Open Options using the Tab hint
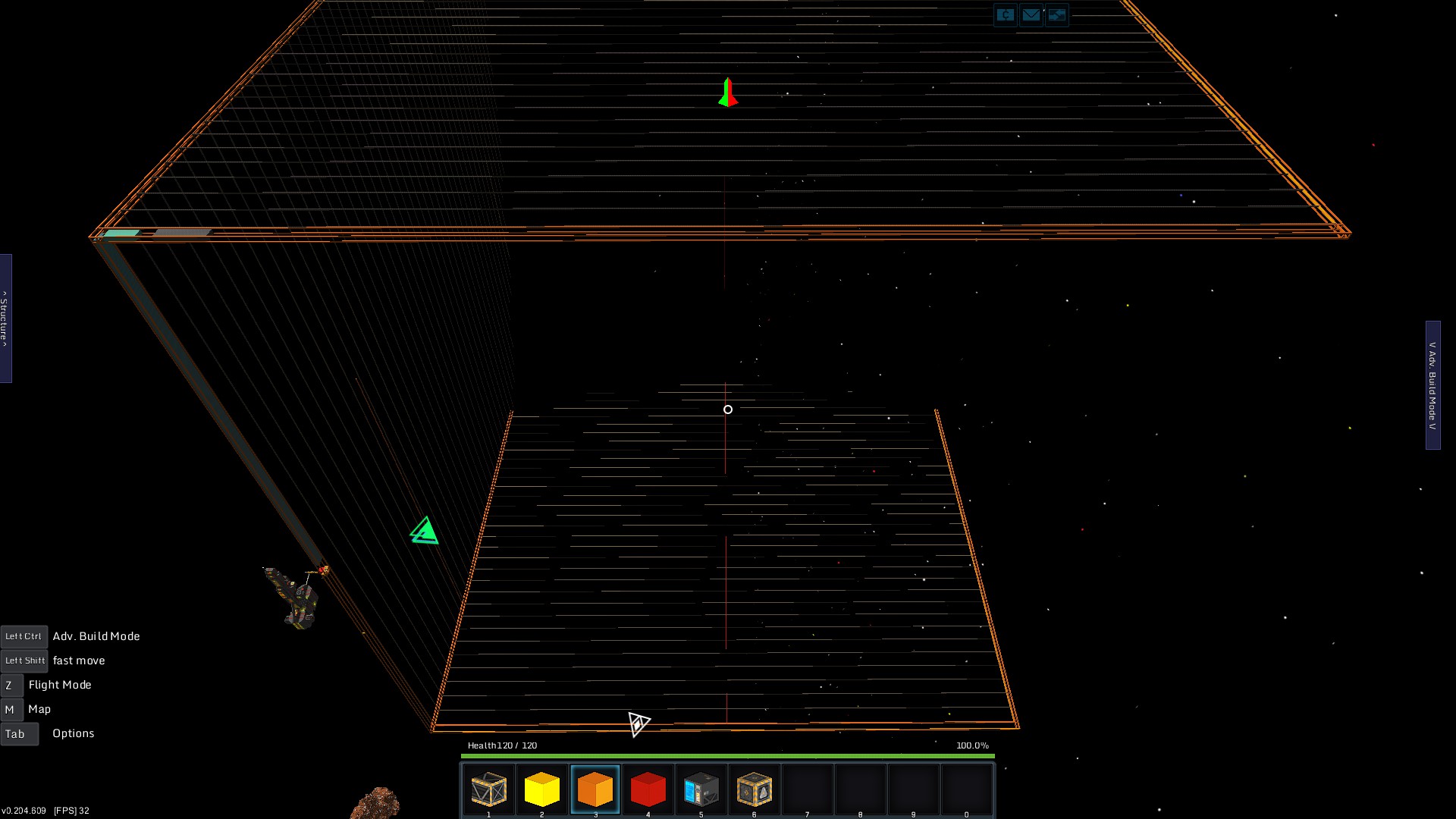Image resolution: width=1456 pixels, height=819 pixels. coord(19,733)
